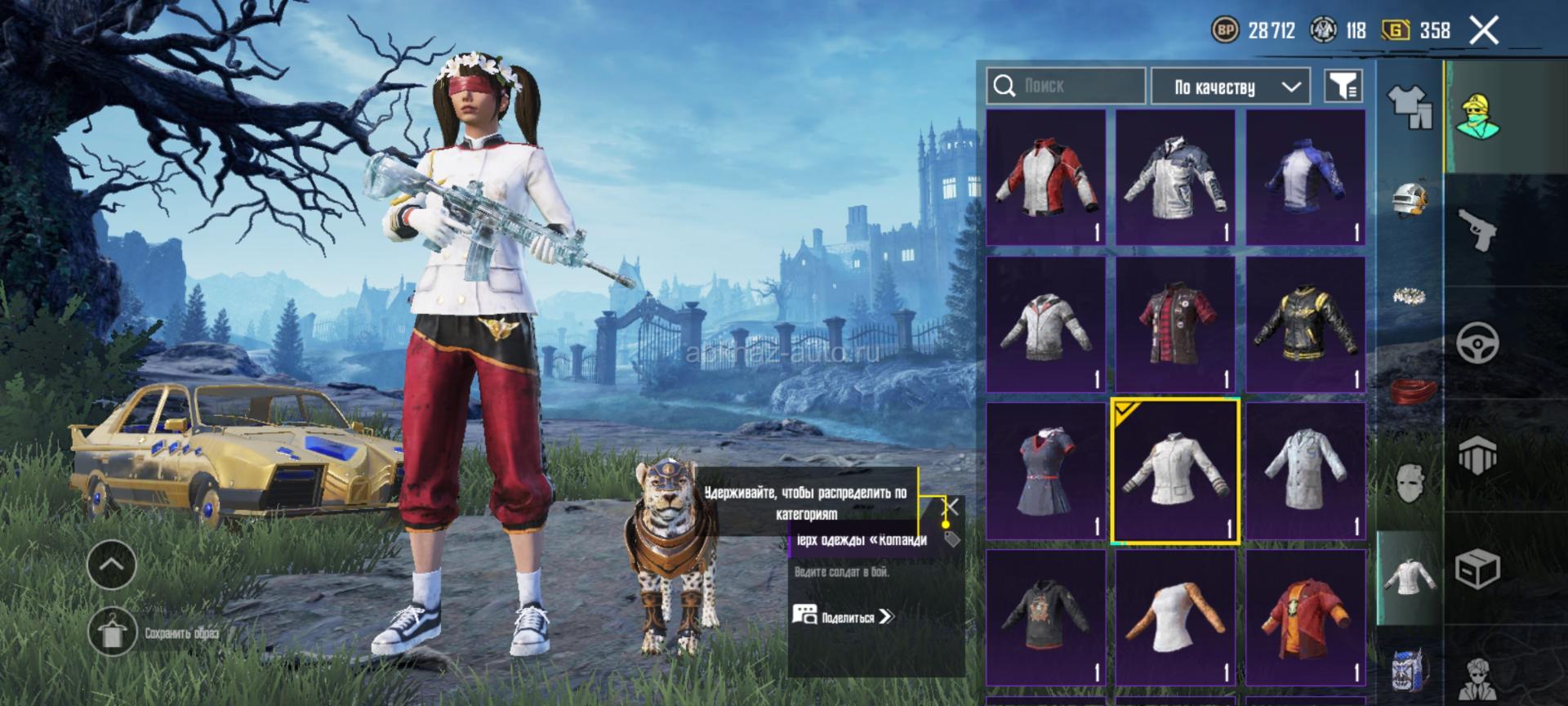Open the По качеству sorting dropdown
The height and width of the screenshot is (706, 1568).
click(1230, 87)
